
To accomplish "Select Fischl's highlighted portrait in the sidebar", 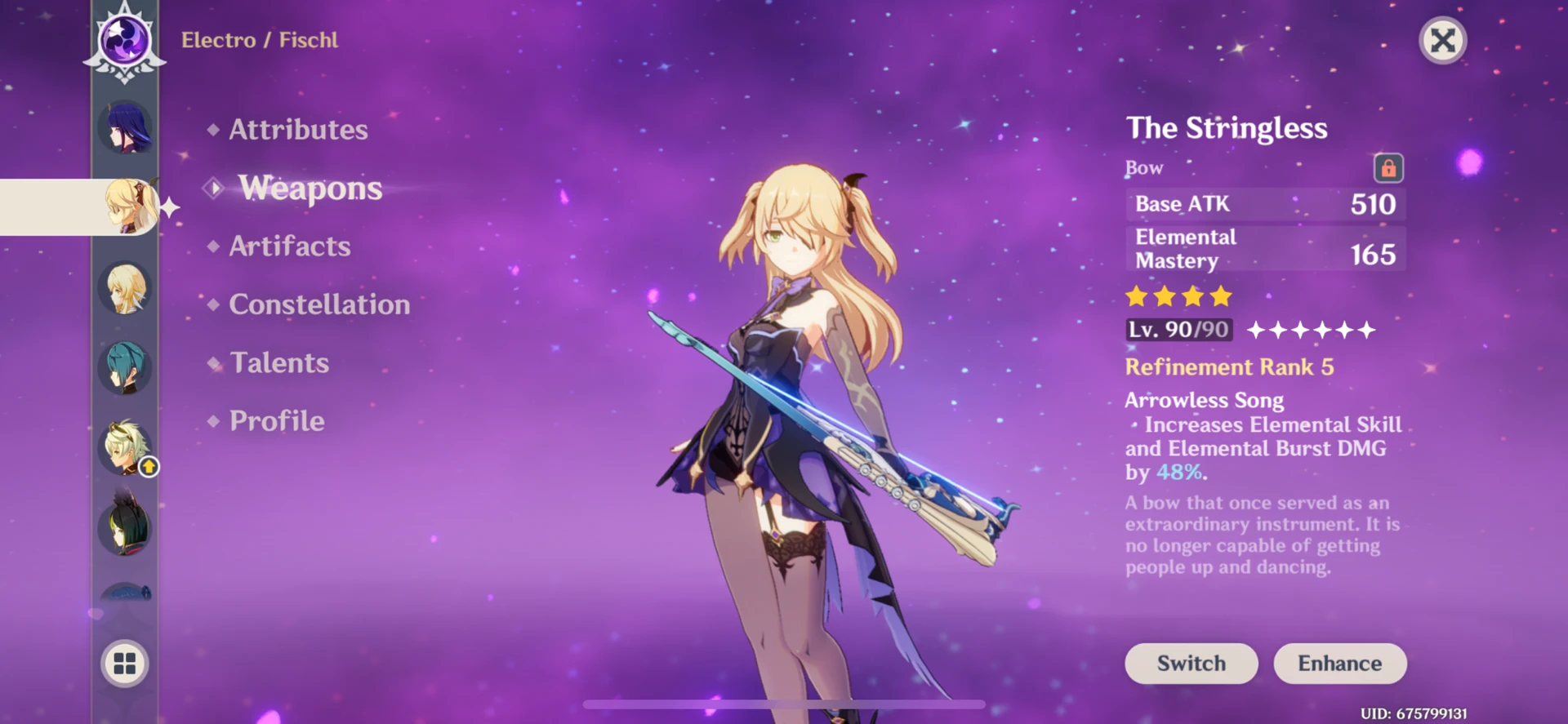I will pos(127,207).
